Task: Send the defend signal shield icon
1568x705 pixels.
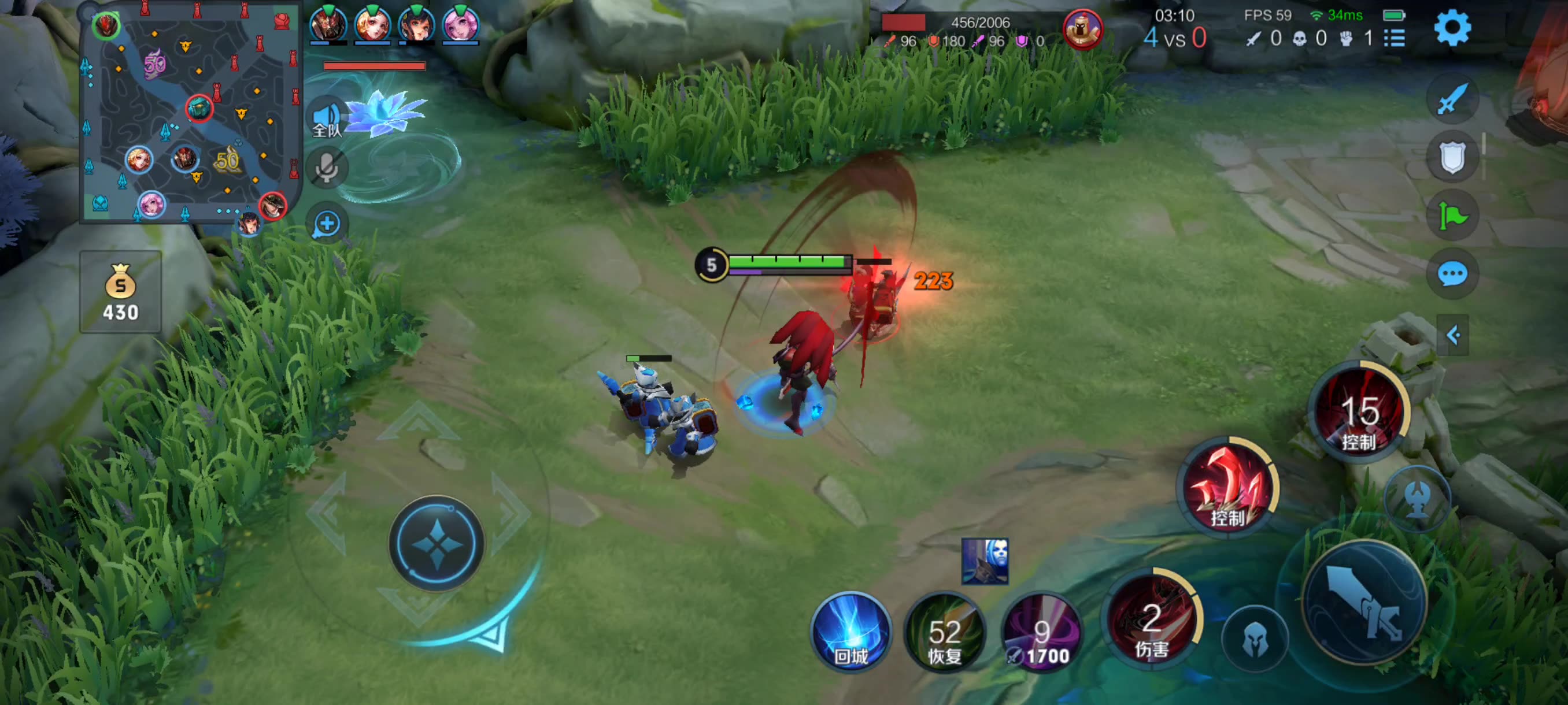Action: click(1452, 157)
